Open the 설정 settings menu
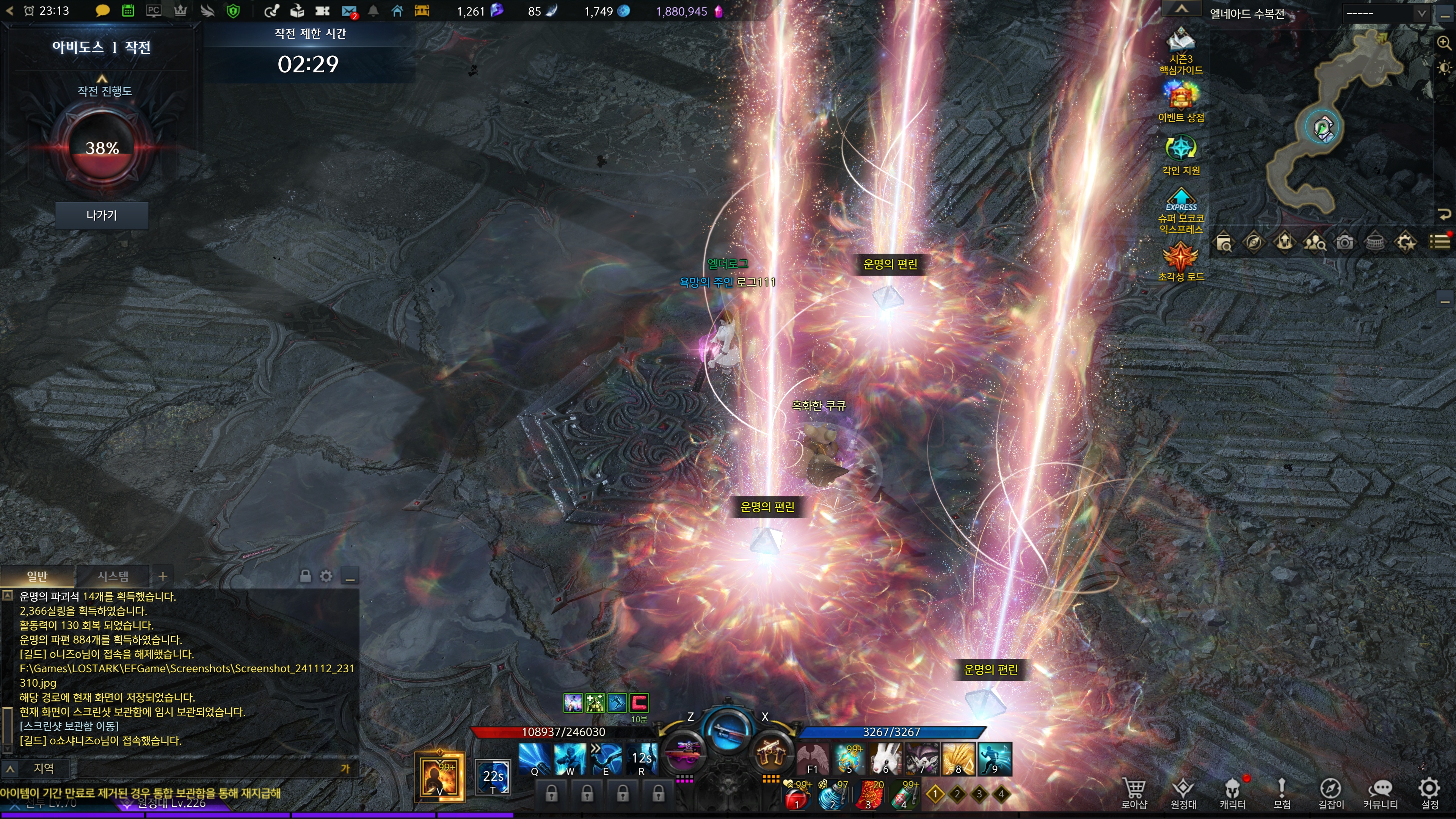Screen dimensions: 1456x819 pos(1429,793)
